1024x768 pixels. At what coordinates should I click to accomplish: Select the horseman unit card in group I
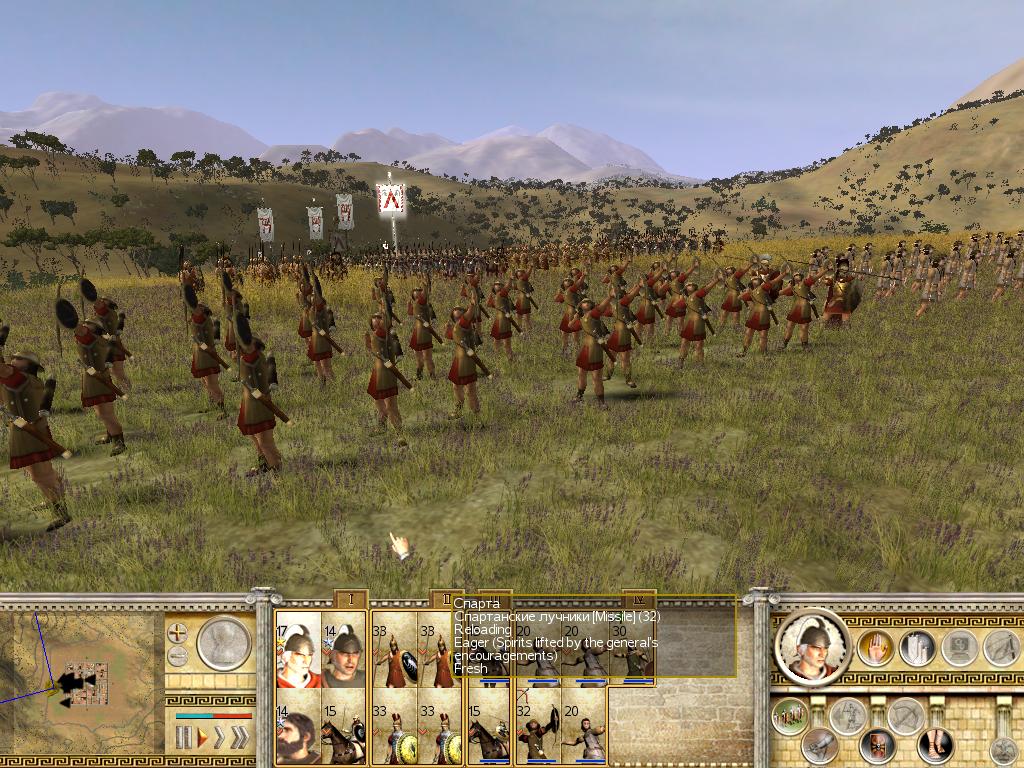tap(343, 733)
